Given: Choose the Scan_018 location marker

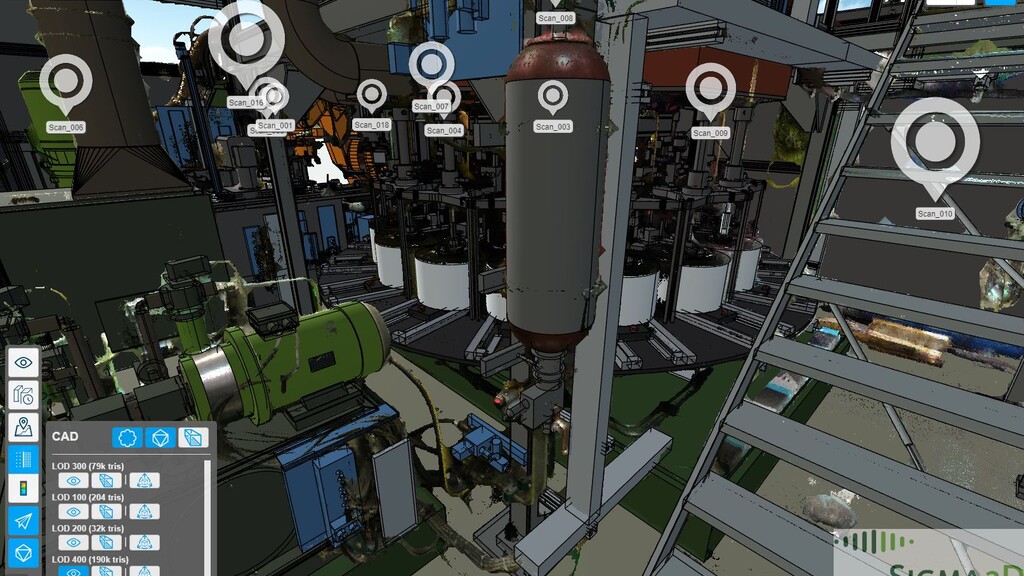Looking at the screenshot, I should (372, 95).
